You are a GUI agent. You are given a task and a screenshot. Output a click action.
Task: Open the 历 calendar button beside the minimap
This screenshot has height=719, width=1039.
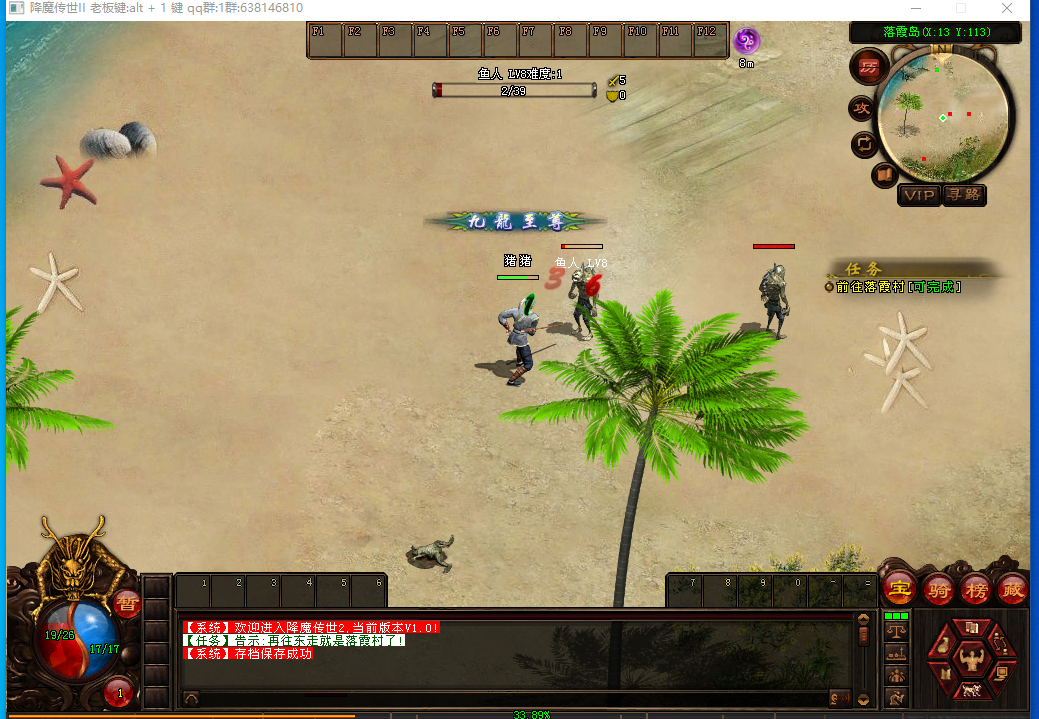point(867,68)
